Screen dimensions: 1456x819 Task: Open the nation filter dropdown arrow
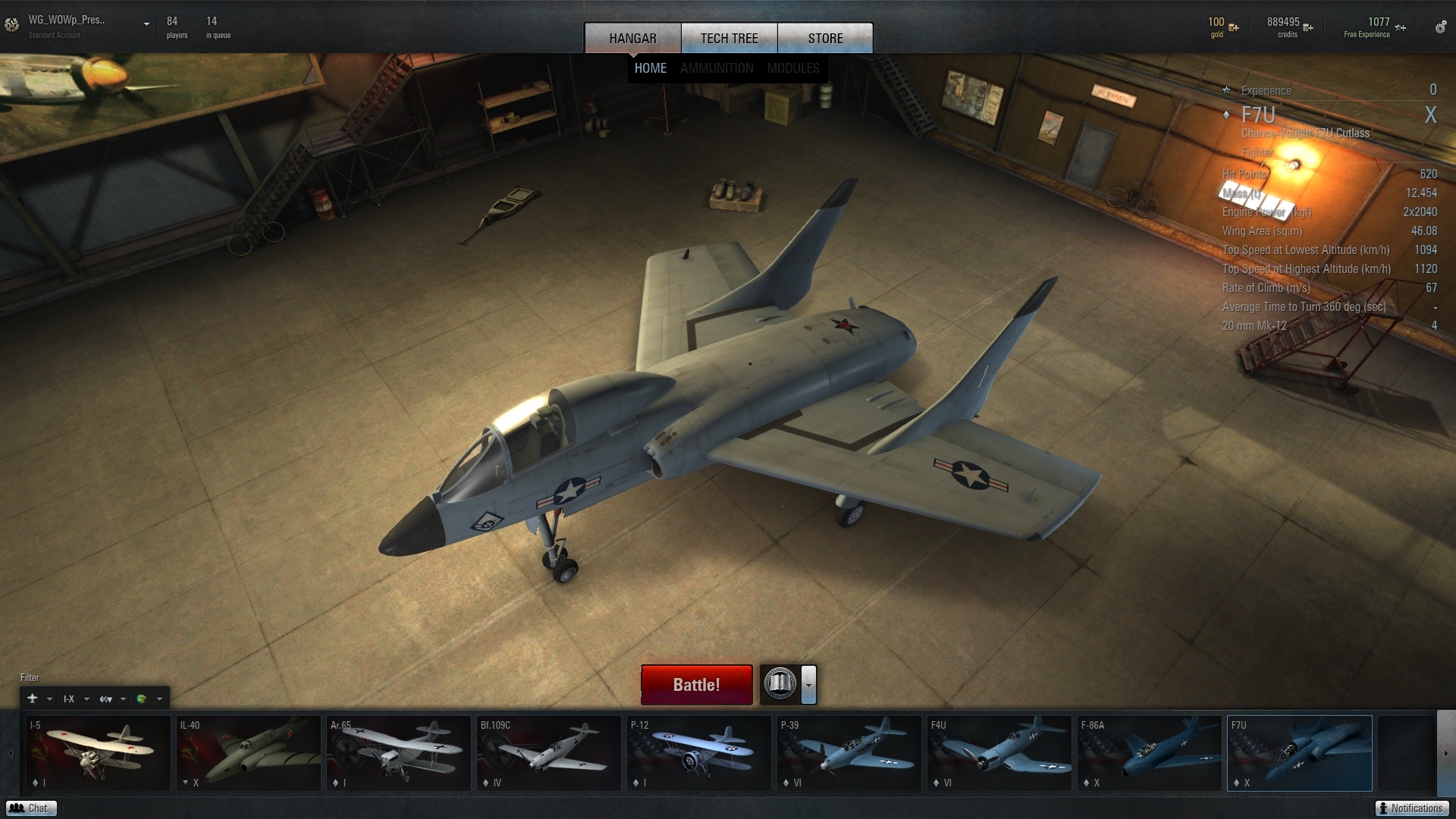pos(159,698)
